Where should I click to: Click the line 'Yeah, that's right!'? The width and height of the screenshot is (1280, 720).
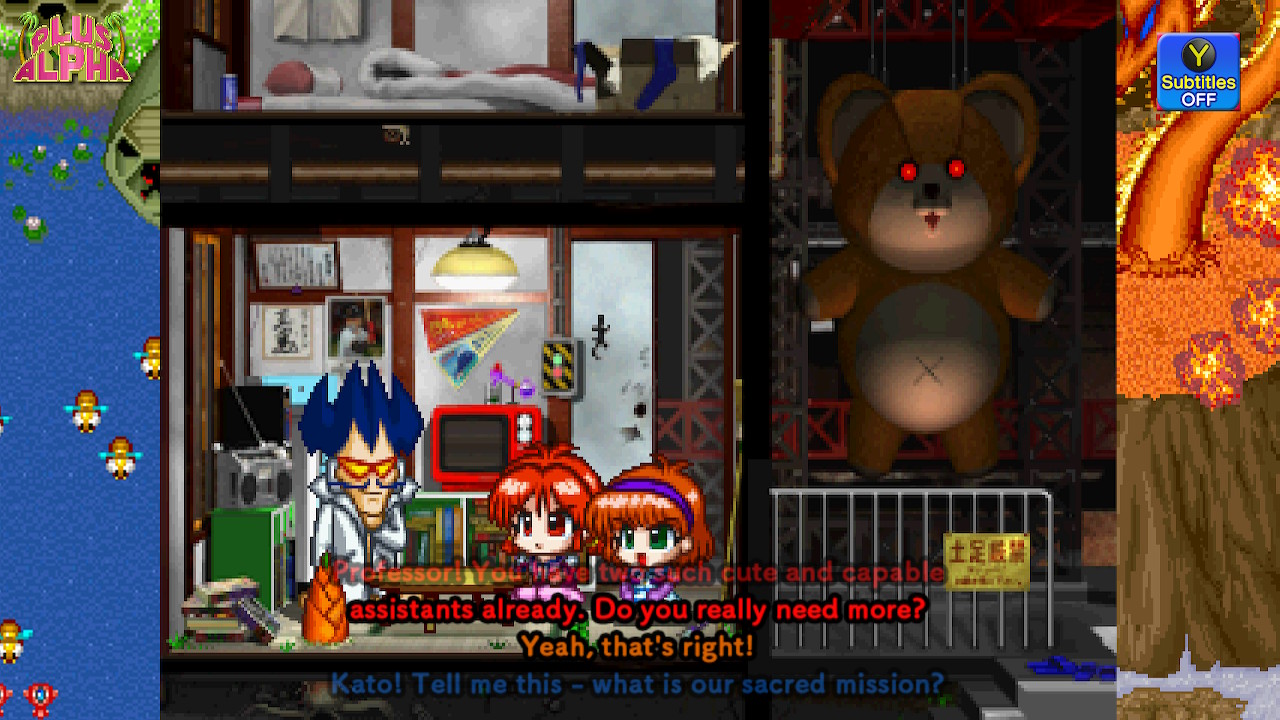pyautogui.click(x=638, y=646)
